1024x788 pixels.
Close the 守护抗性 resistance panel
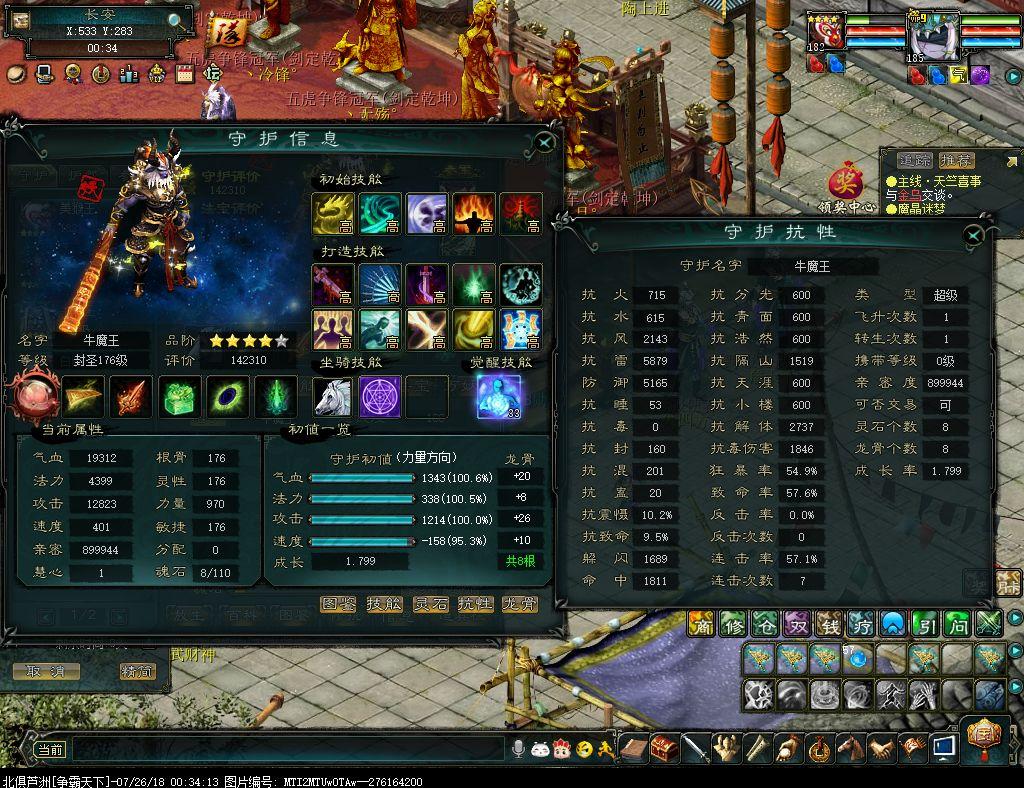pos(973,235)
